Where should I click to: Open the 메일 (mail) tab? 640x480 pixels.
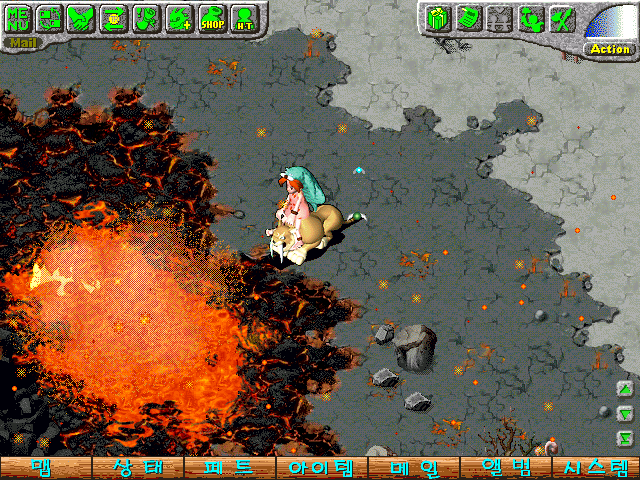click(x=412, y=468)
